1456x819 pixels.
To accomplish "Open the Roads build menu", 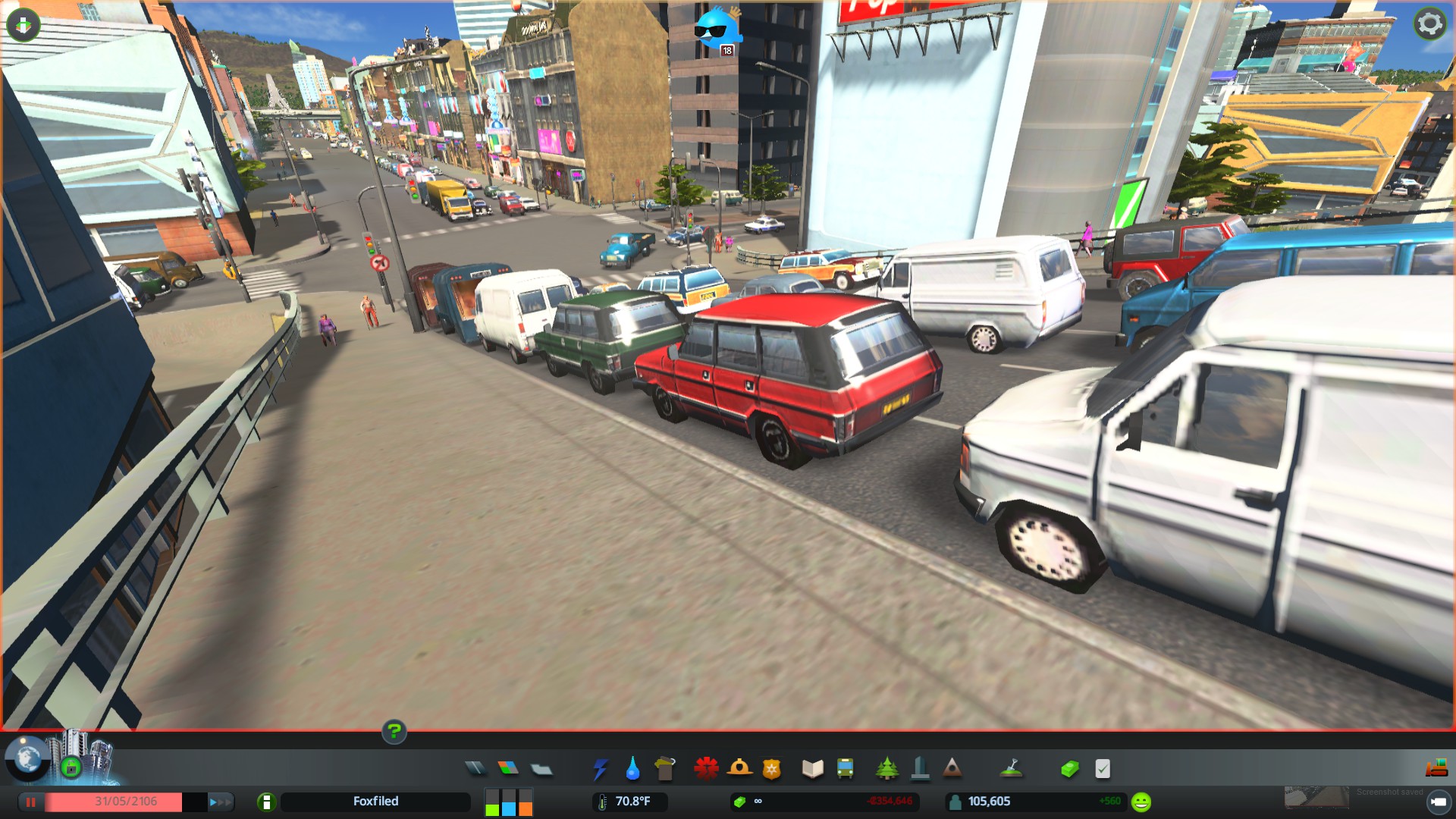I will [x=475, y=769].
